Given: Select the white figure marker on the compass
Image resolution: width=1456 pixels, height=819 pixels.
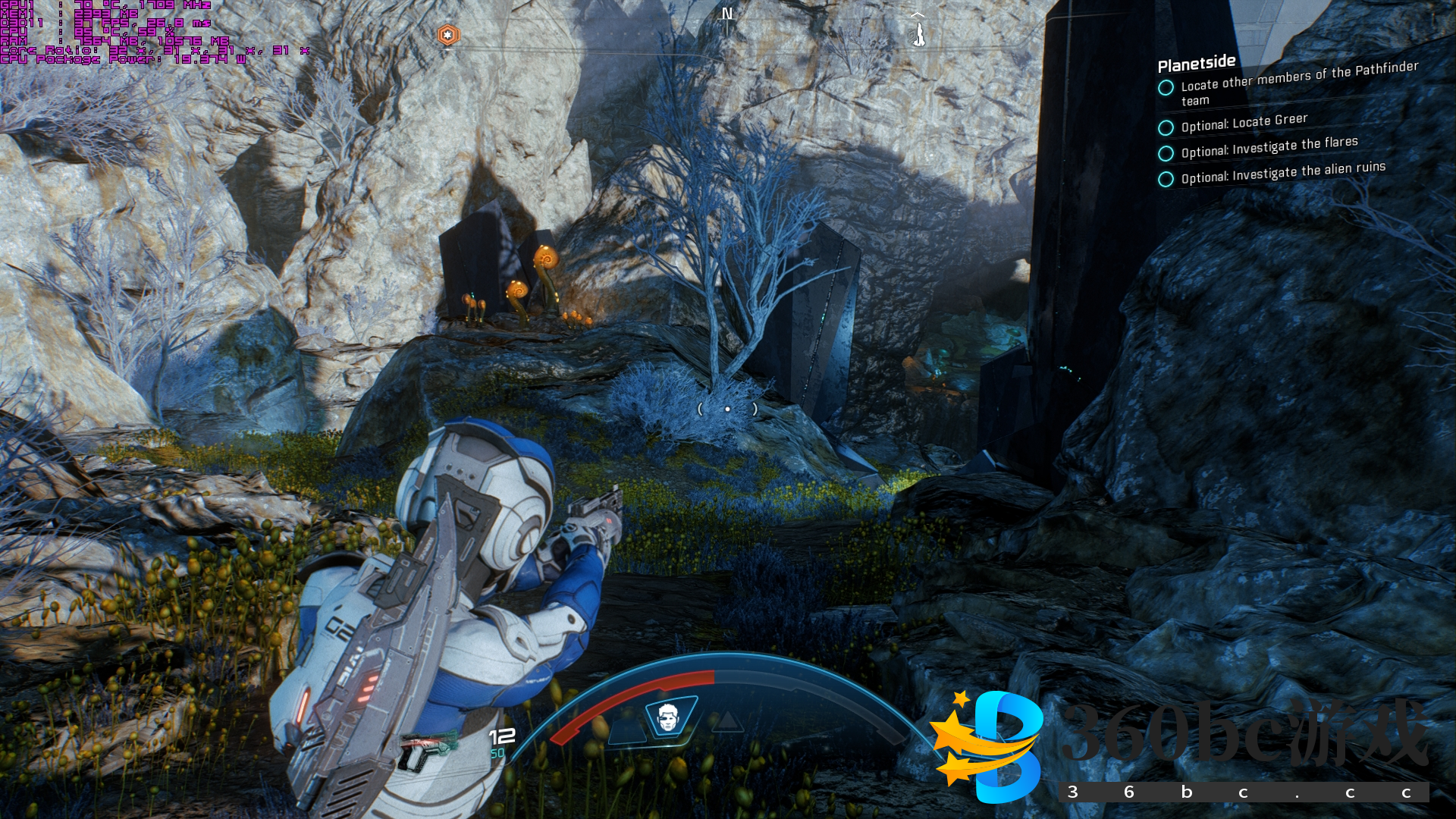Looking at the screenshot, I should click(x=918, y=33).
